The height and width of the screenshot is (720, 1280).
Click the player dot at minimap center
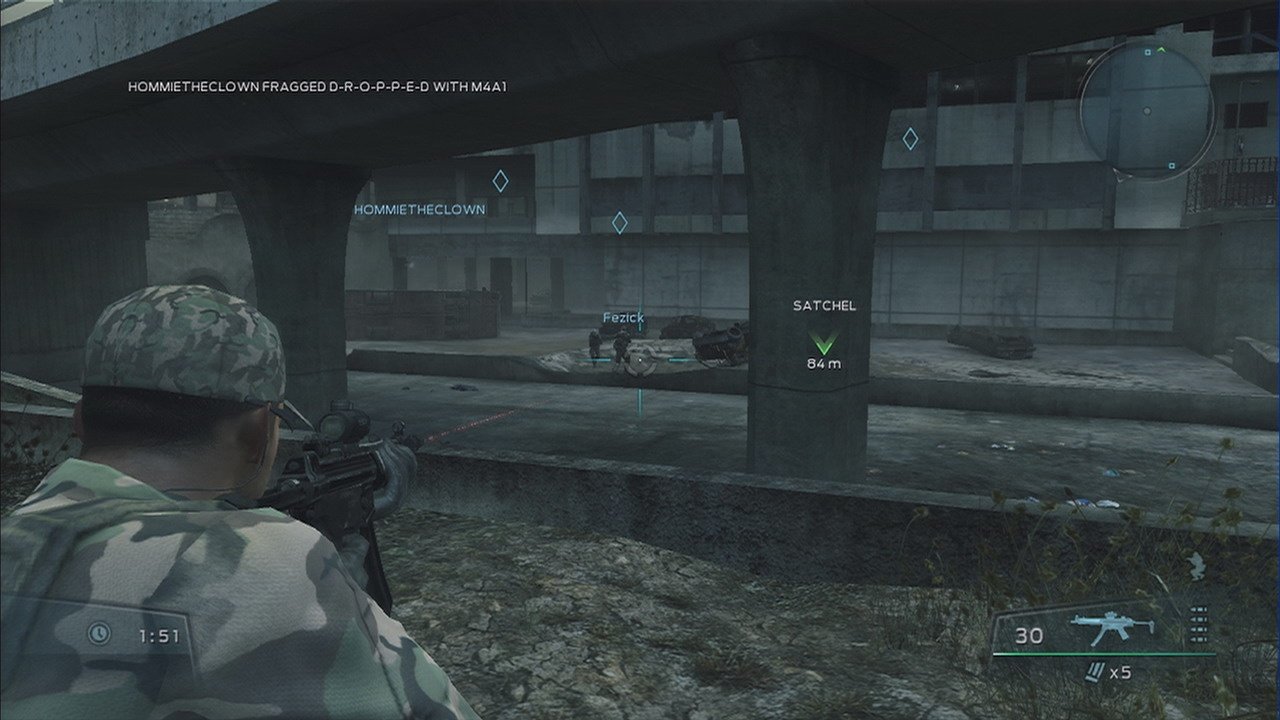[x=1147, y=110]
